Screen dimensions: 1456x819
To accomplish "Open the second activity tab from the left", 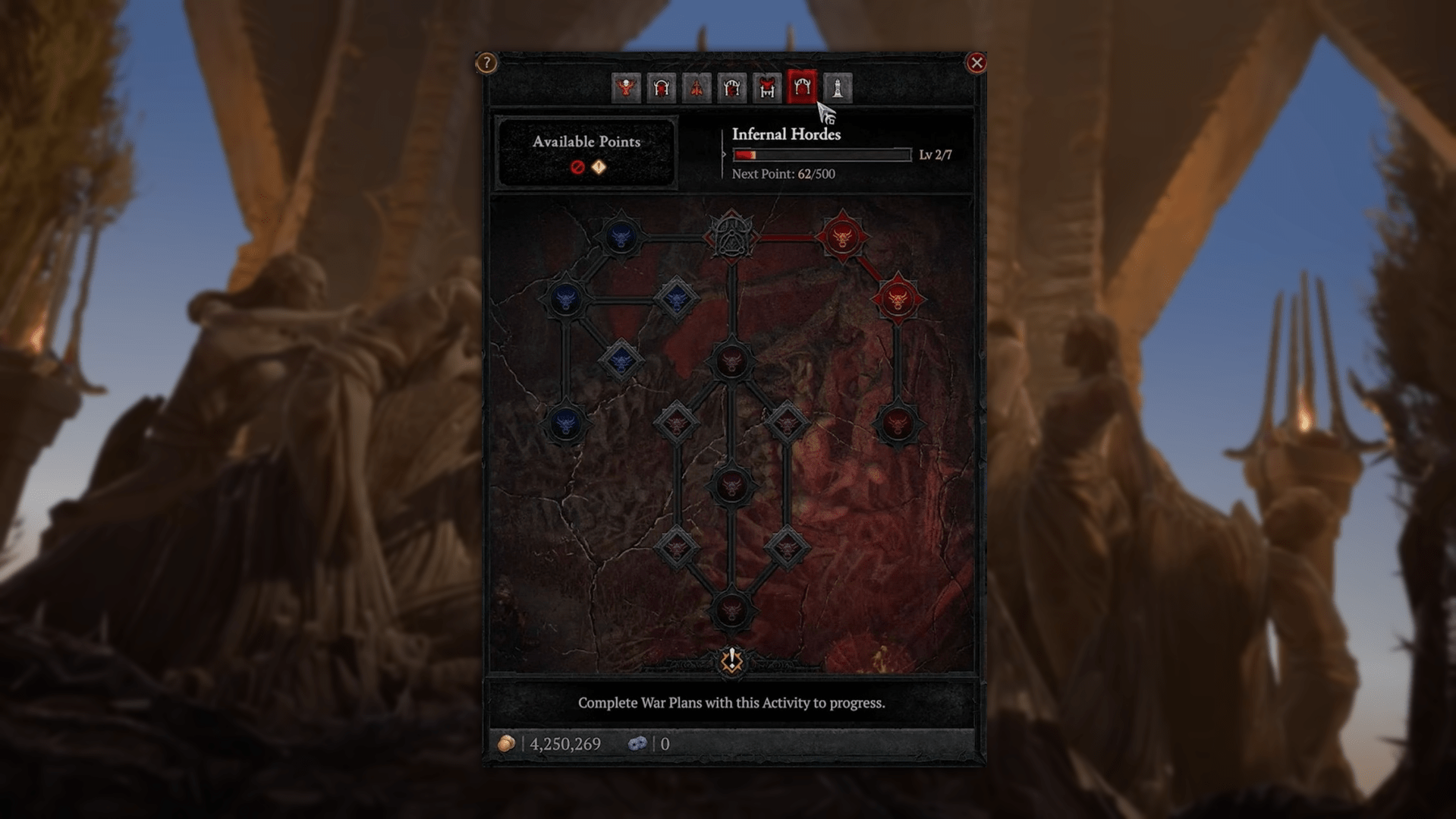I will (x=661, y=89).
